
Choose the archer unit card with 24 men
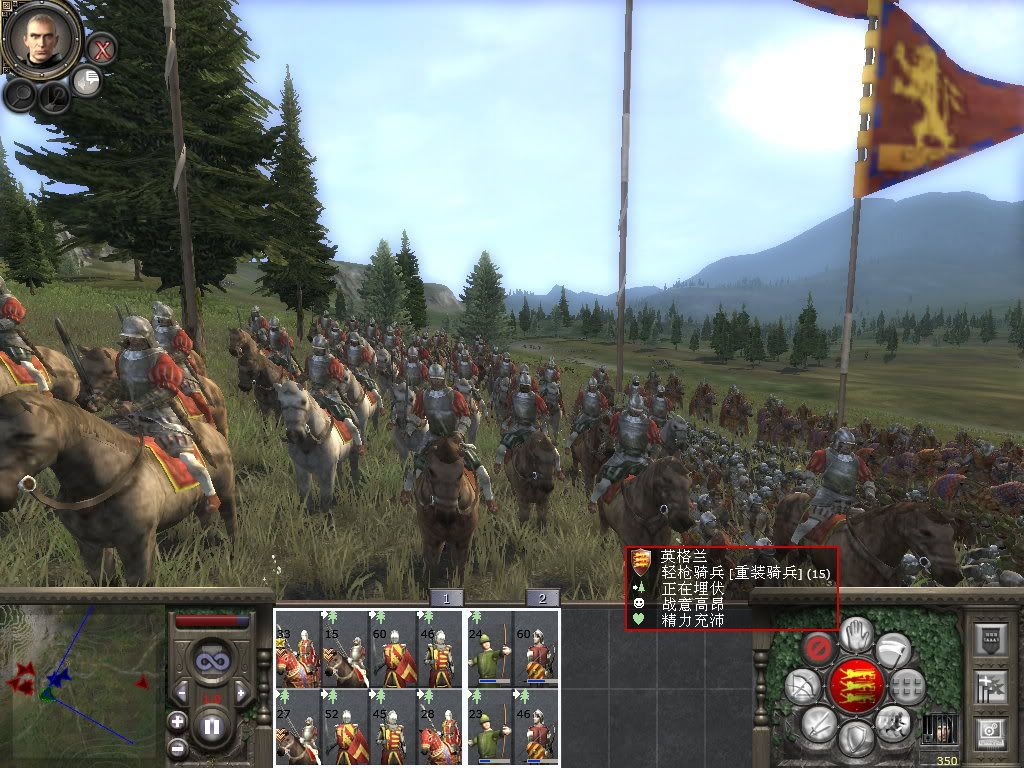click(x=490, y=647)
